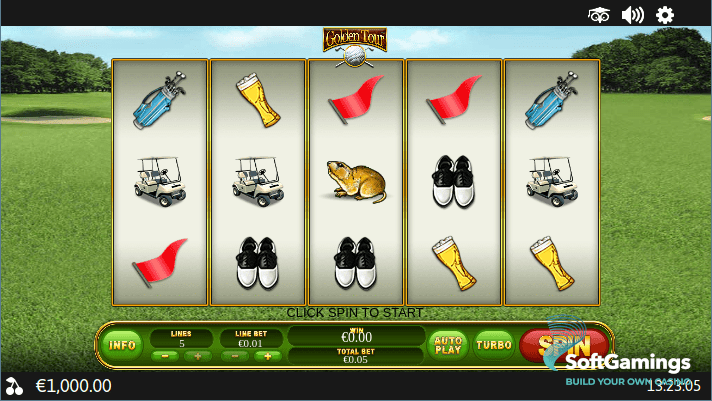Raise the line bet amount

267,356
